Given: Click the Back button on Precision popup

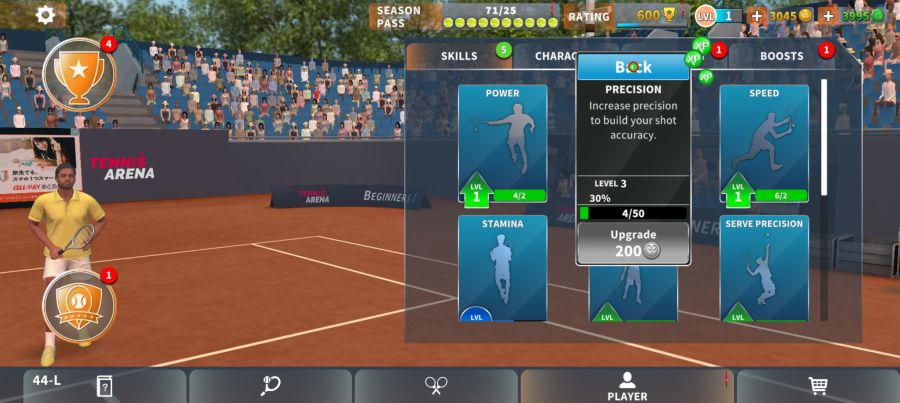Looking at the screenshot, I should click(x=632, y=67).
